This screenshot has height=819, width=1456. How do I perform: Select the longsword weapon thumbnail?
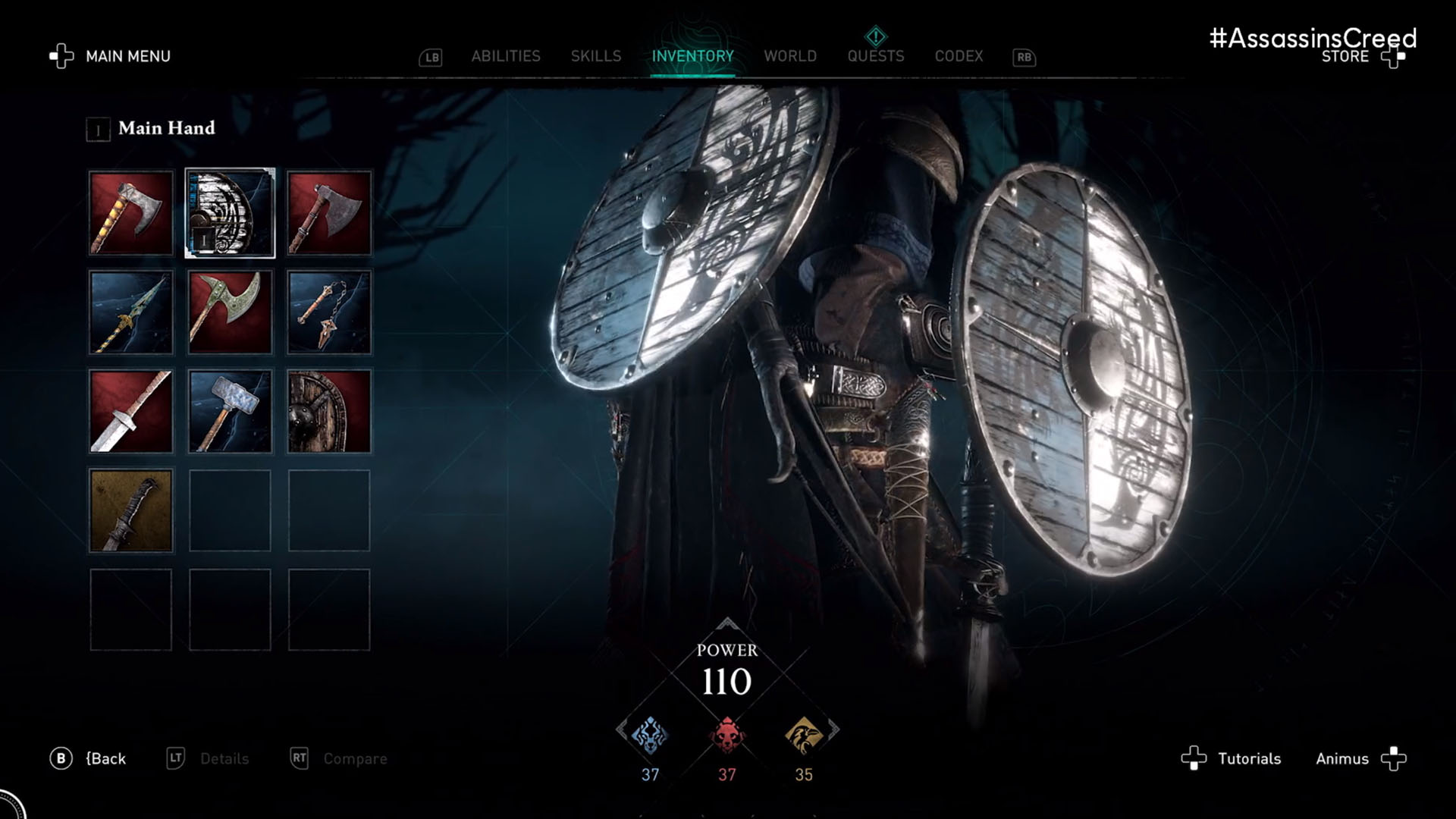(130, 412)
